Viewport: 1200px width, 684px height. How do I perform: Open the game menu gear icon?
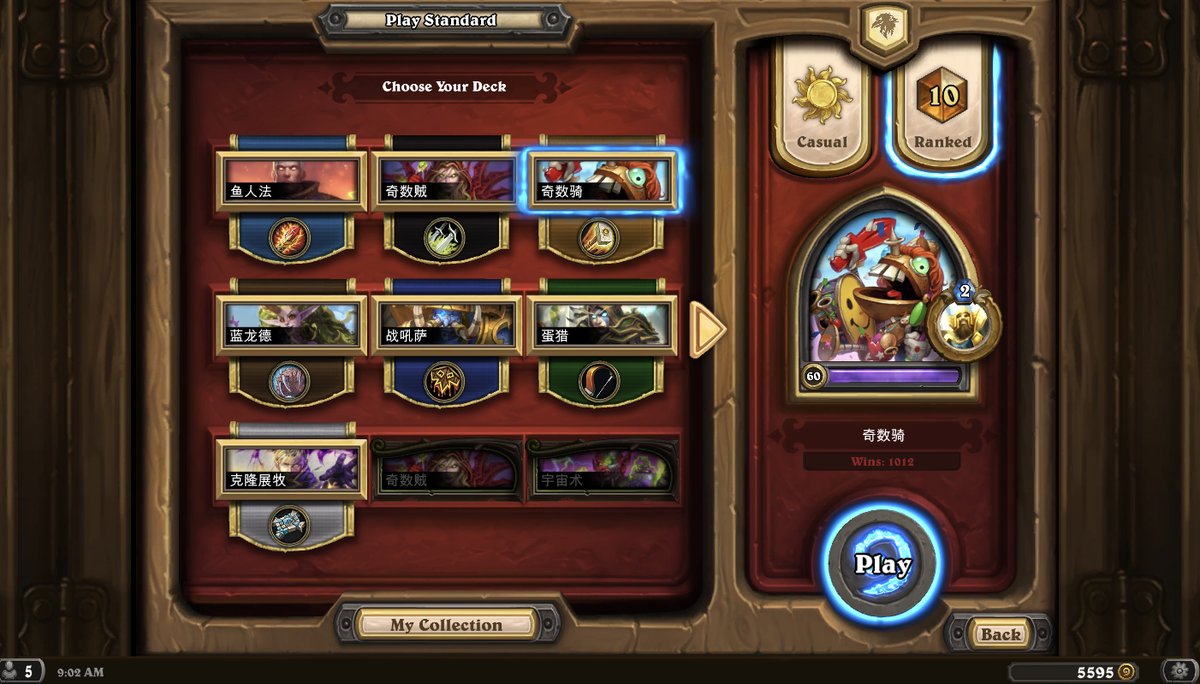(1179, 671)
